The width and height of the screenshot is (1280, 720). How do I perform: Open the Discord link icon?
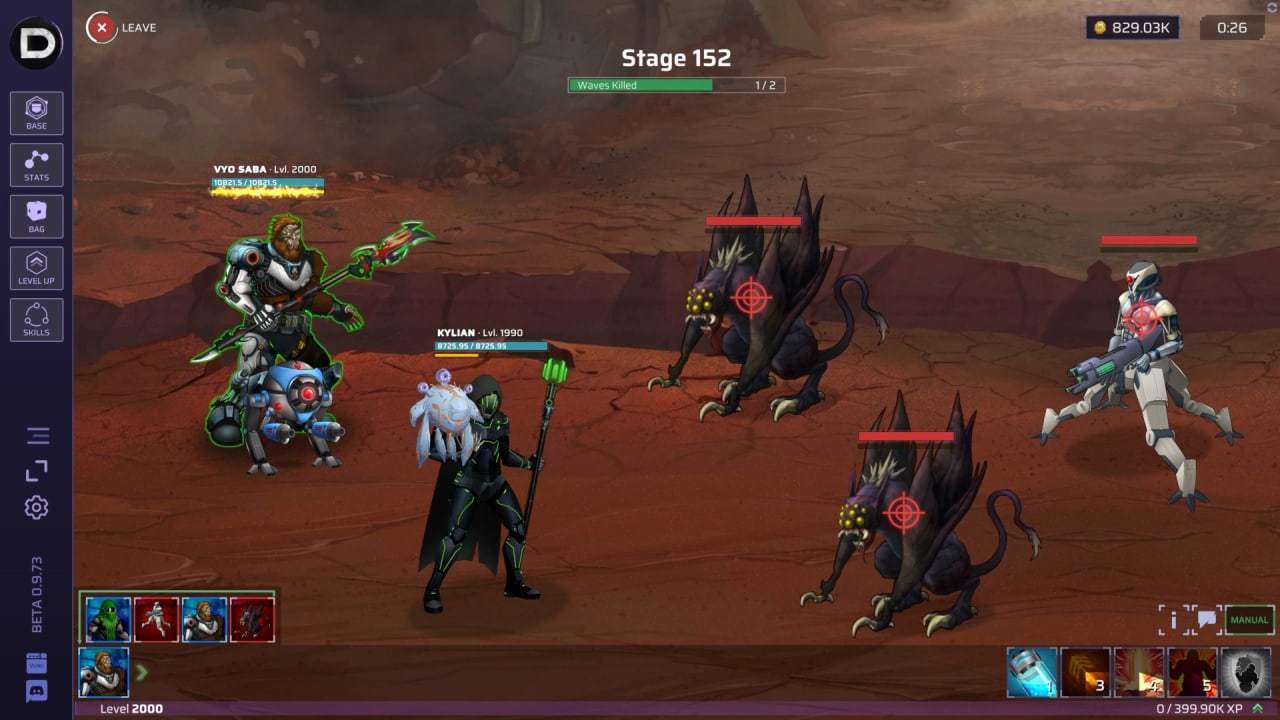point(37,690)
